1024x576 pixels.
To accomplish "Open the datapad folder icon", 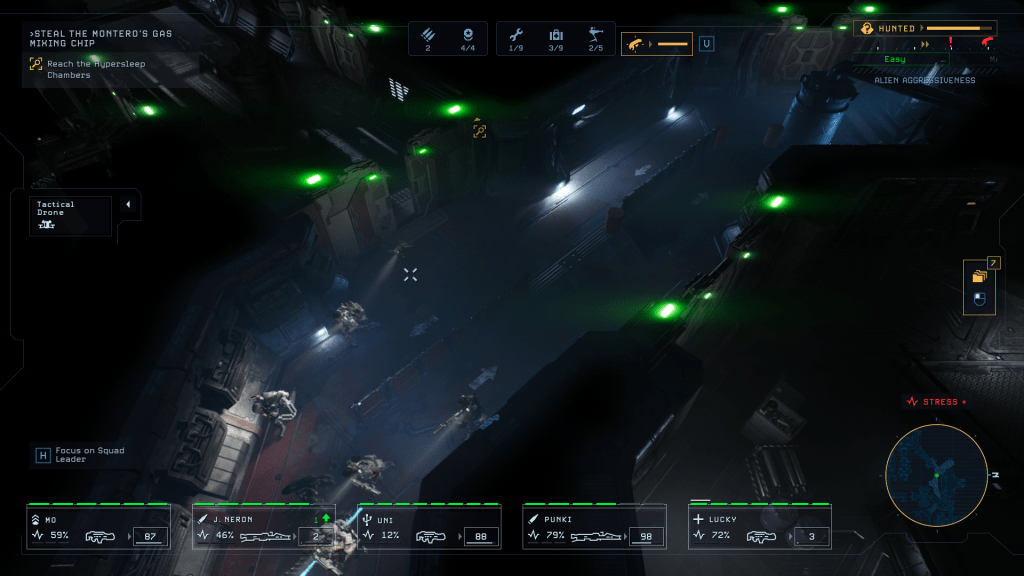I will (x=979, y=275).
